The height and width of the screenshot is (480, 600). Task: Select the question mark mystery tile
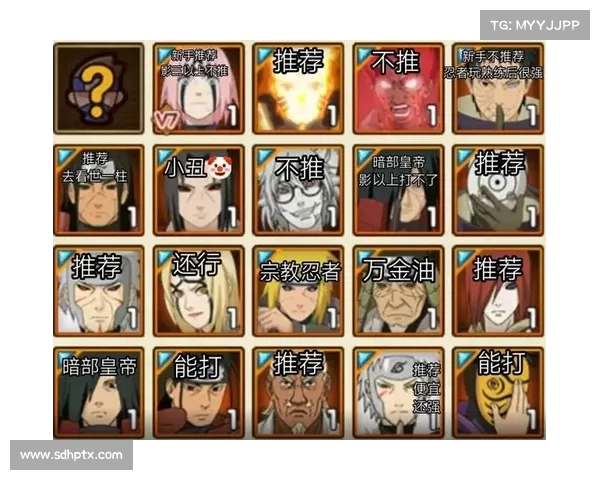point(98,88)
